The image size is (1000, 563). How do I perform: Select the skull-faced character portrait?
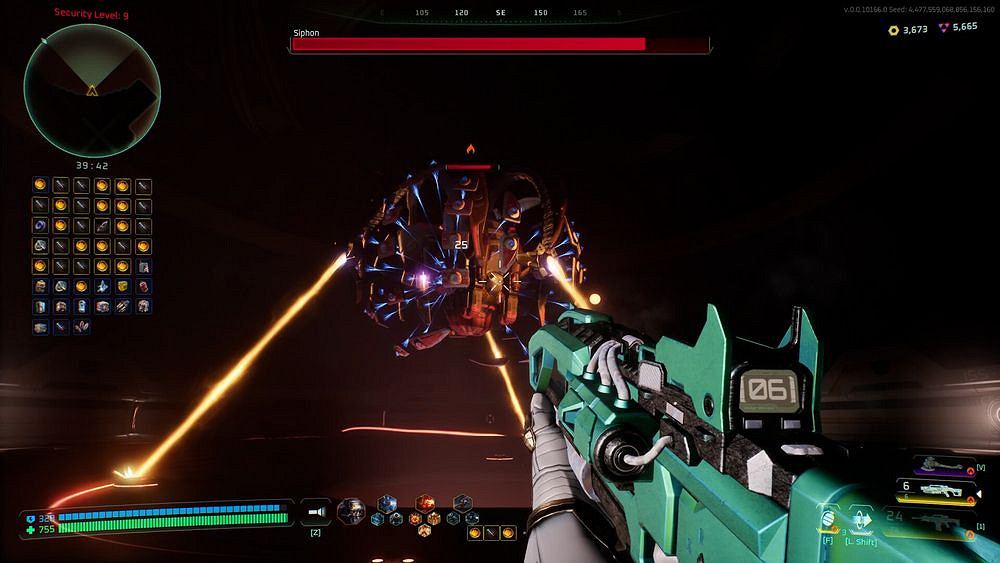[x=350, y=510]
